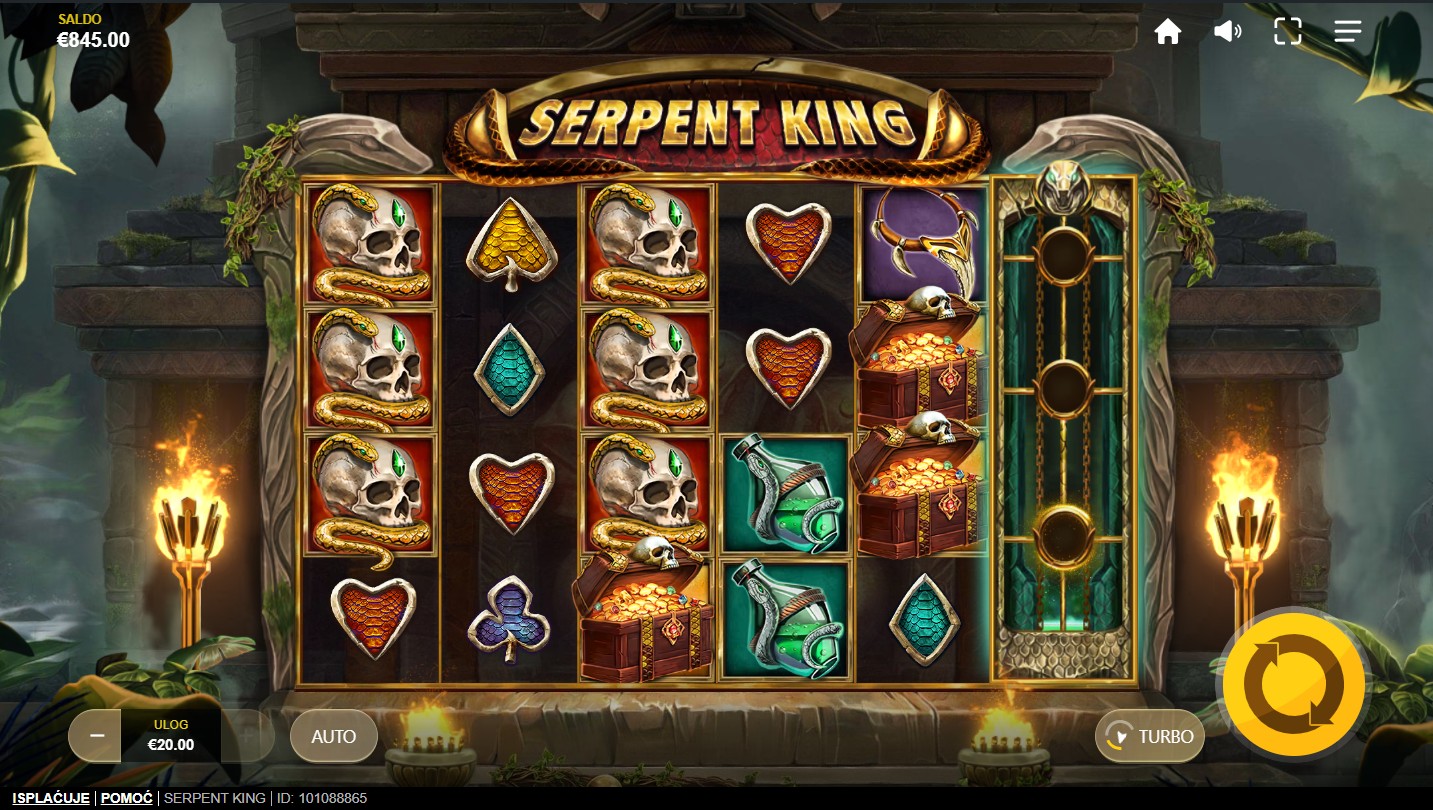Switch to fullscreen mode
Screen dimensions: 1433x810
tap(1287, 32)
